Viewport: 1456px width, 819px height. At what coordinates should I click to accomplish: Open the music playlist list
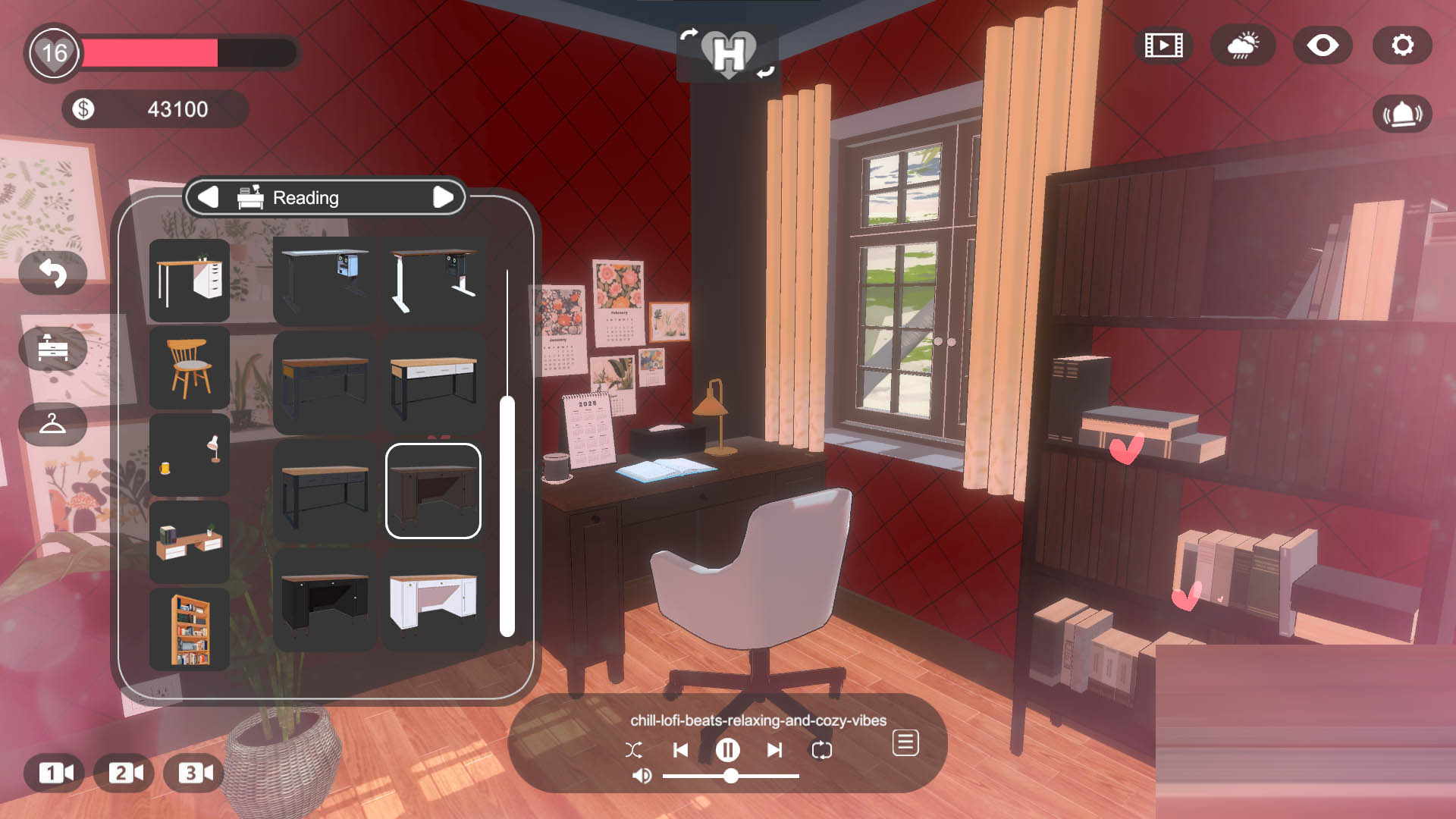905,743
